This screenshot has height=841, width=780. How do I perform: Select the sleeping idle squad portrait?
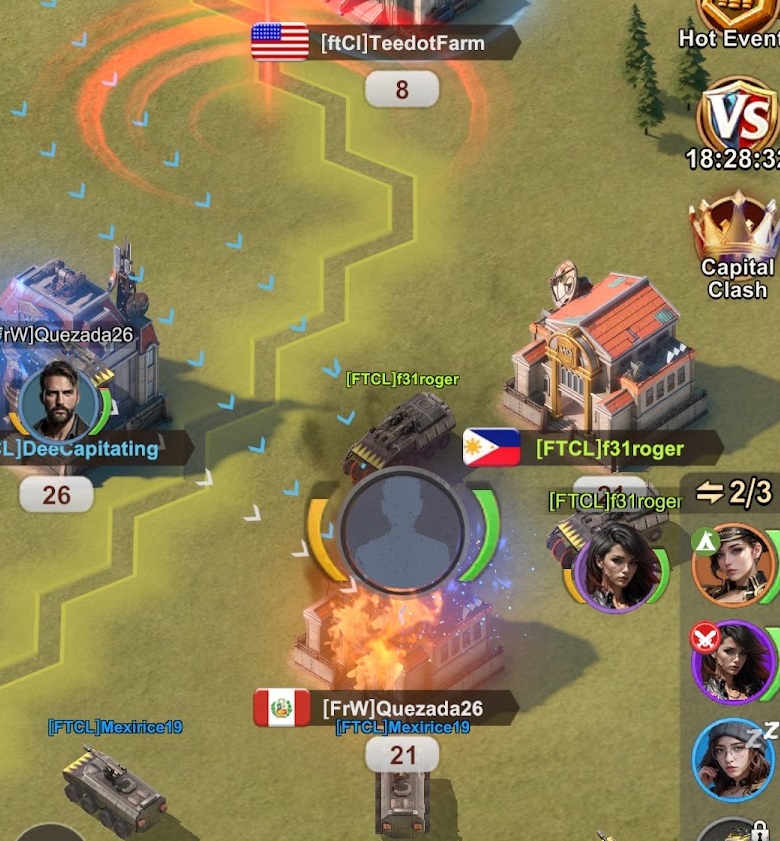735,758
